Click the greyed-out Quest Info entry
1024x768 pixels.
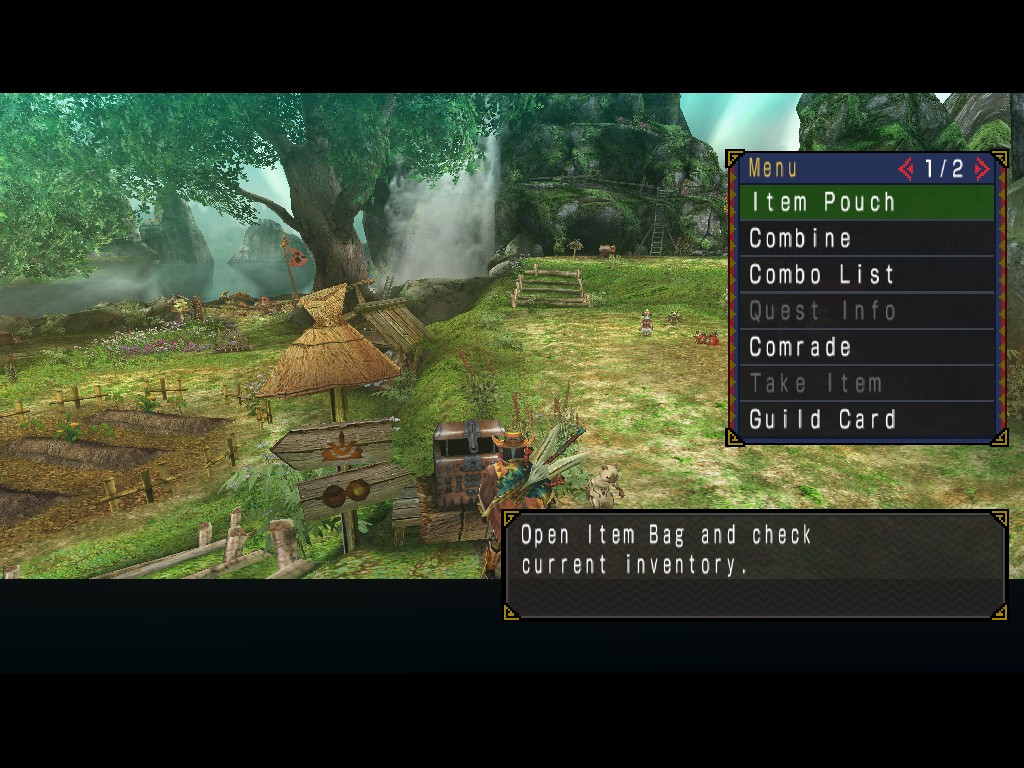pyautogui.click(x=866, y=311)
